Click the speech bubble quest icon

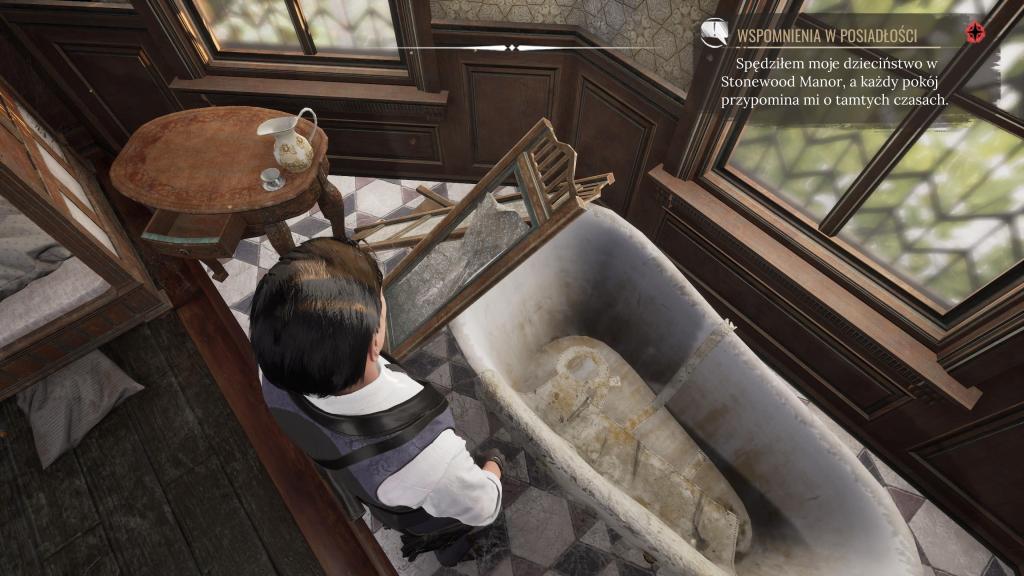(x=714, y=33)
